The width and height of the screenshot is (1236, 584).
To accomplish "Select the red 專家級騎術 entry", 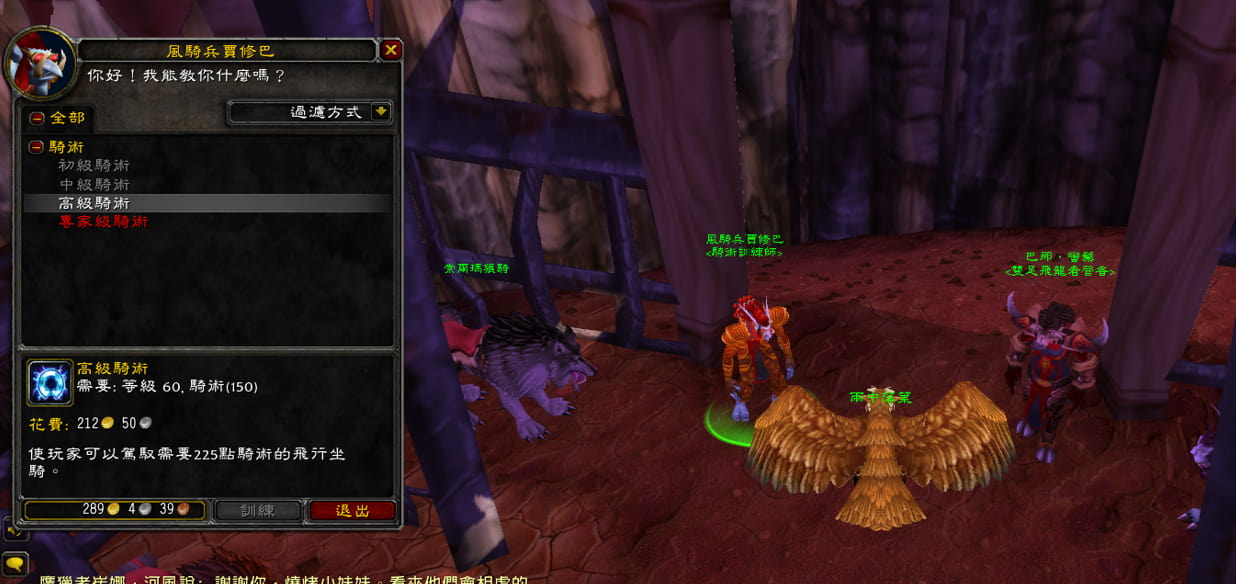I will [103, 222].
